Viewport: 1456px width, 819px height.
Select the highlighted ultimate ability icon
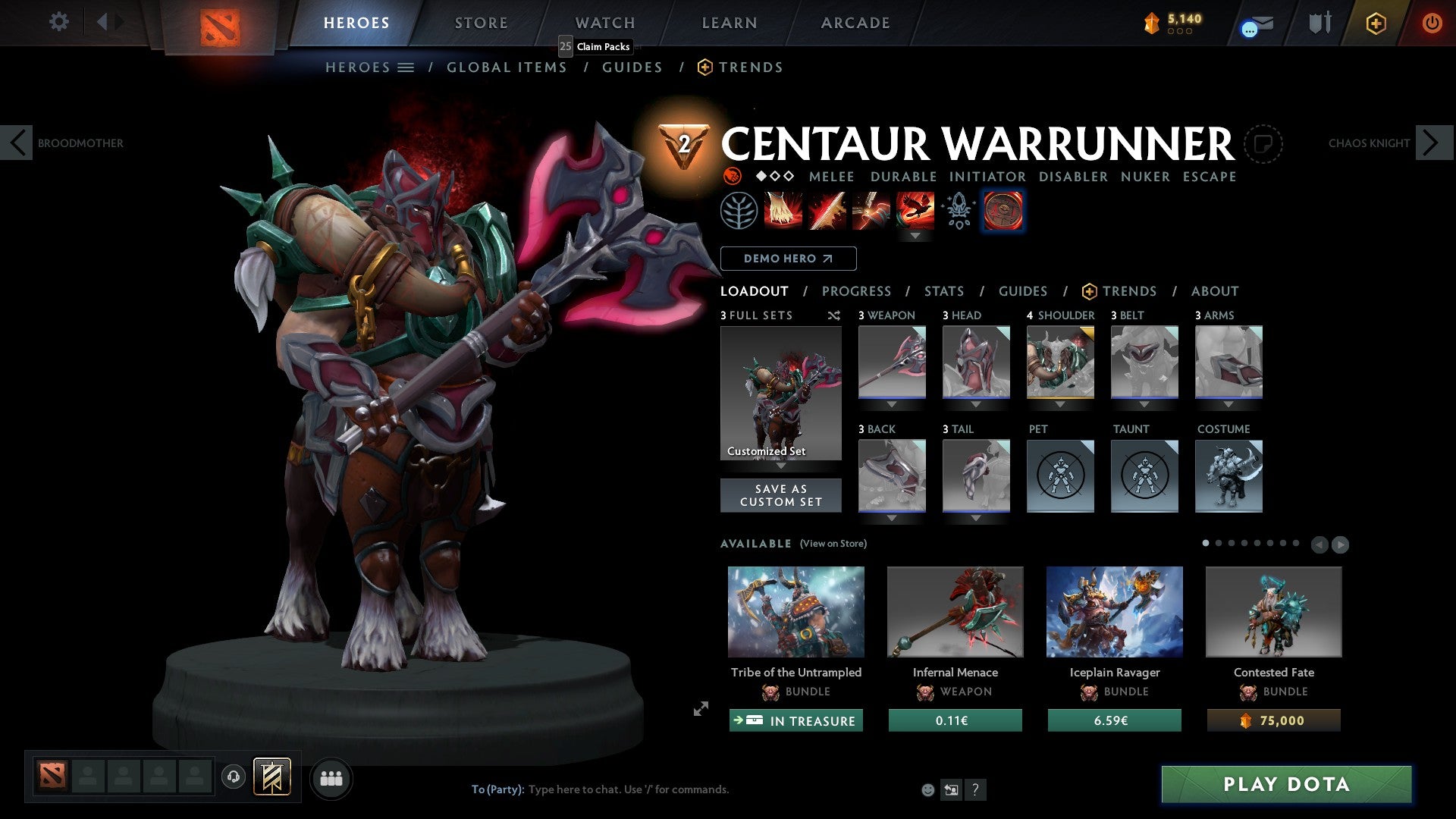click(x=916, y=211)
